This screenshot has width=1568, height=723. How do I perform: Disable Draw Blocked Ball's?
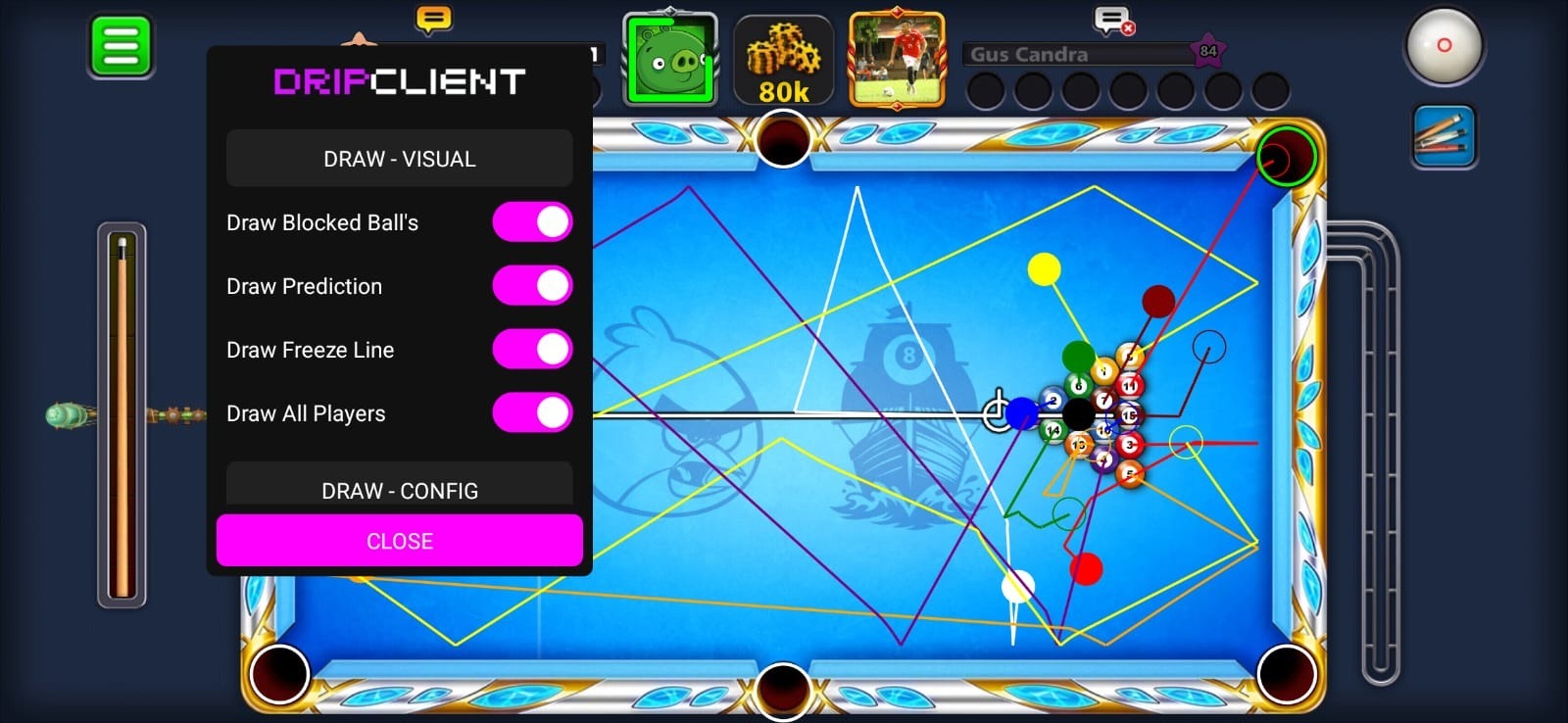[x=532, y=222]
